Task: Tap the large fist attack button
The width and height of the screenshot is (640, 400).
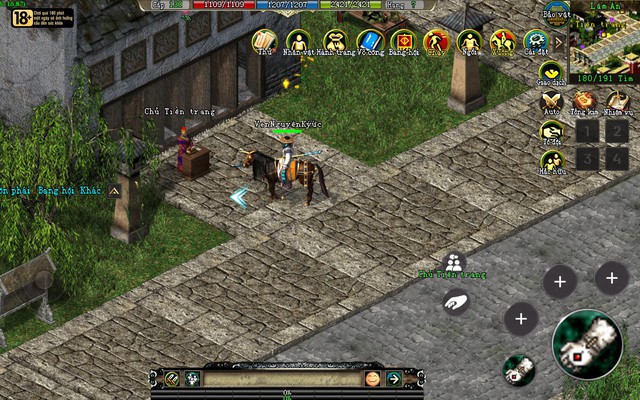Action: coord(587,345)
